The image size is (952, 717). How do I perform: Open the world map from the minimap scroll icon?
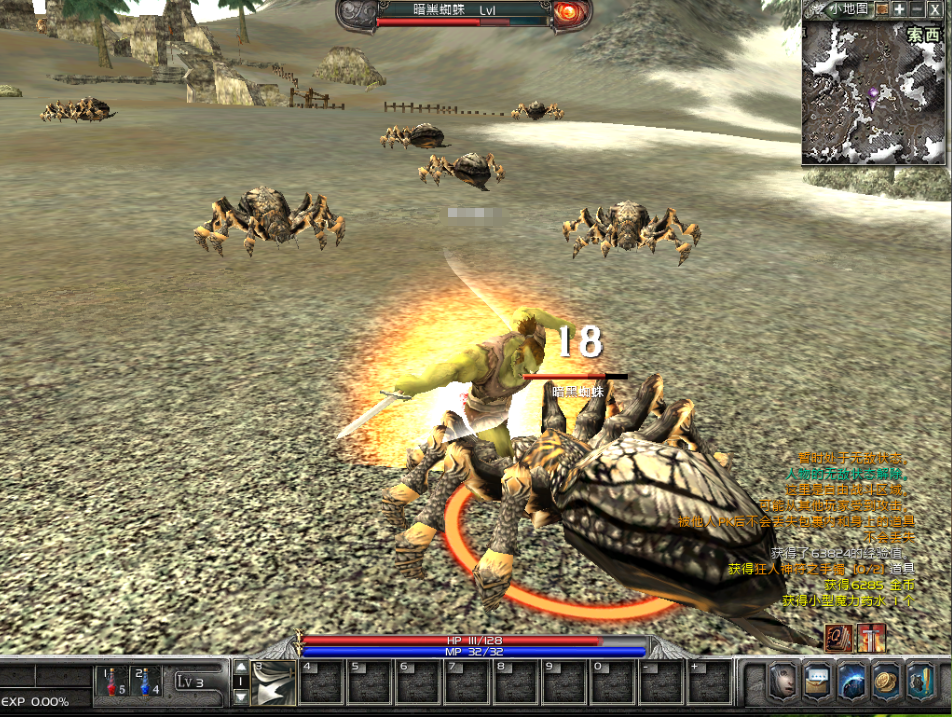pyautogui.click(x=881, y=9)
